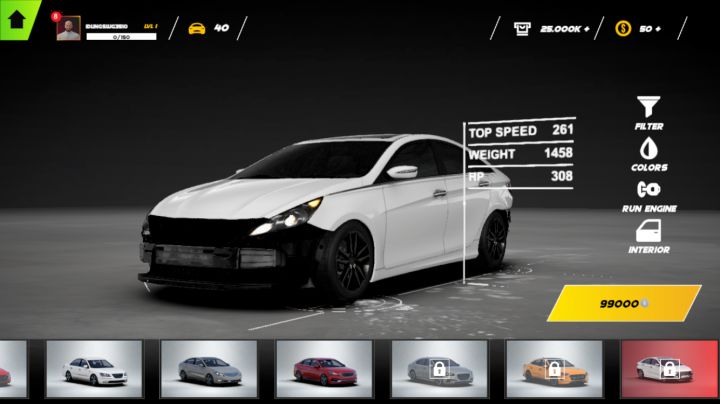The height and width of the screenshot is (404, 720).
Task: Select the locked grey car thumbnail
Action: click(439, 370)
